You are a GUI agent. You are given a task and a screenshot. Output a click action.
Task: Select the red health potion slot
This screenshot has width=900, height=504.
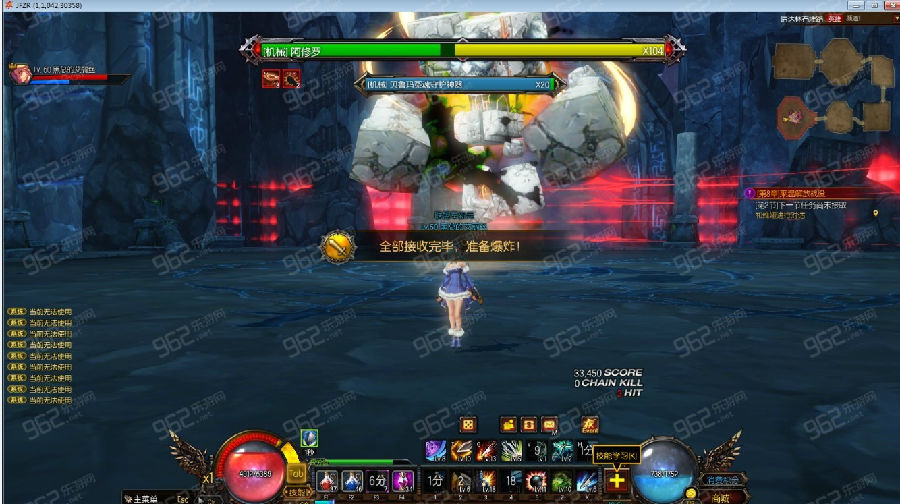point(327,481)
